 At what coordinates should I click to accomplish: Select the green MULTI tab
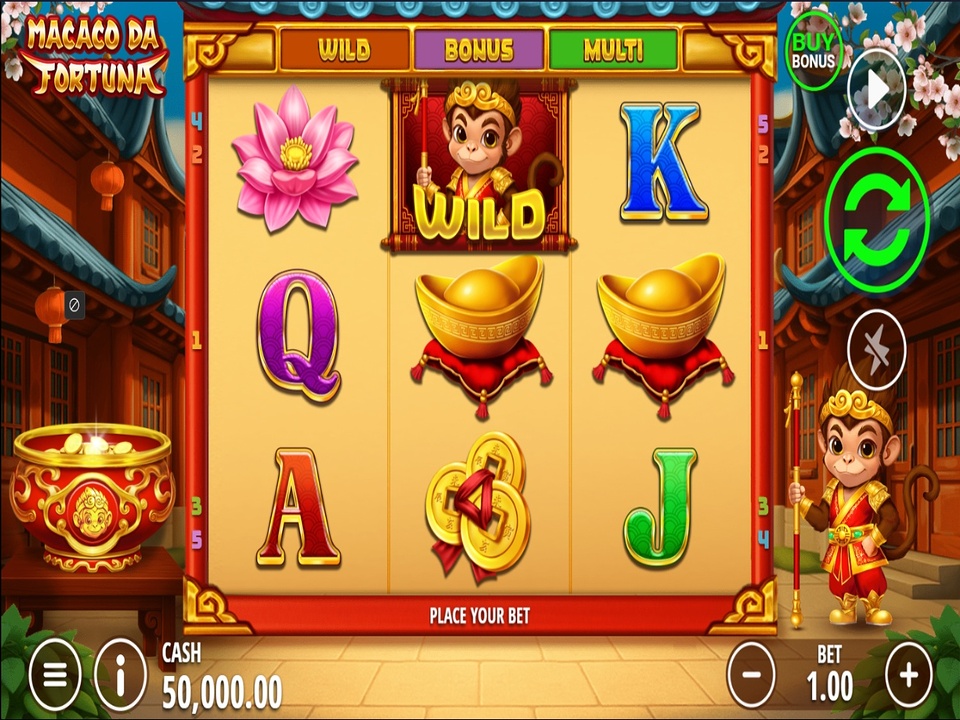(613, 50)
